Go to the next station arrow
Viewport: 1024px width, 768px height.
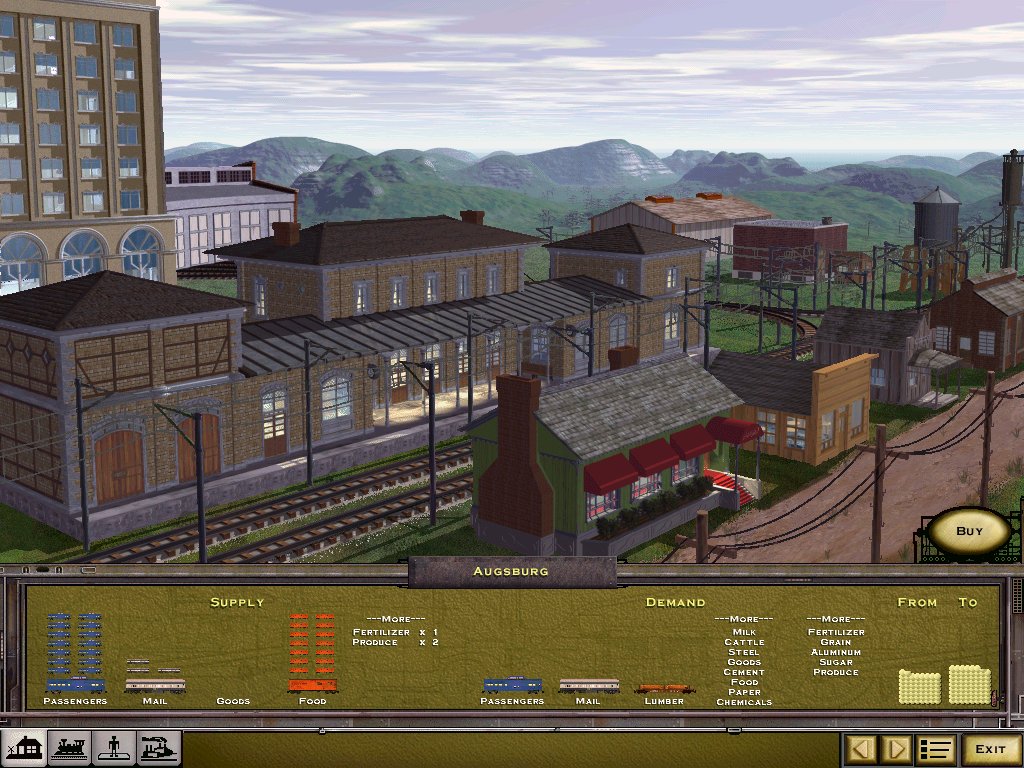coord(897,749)
